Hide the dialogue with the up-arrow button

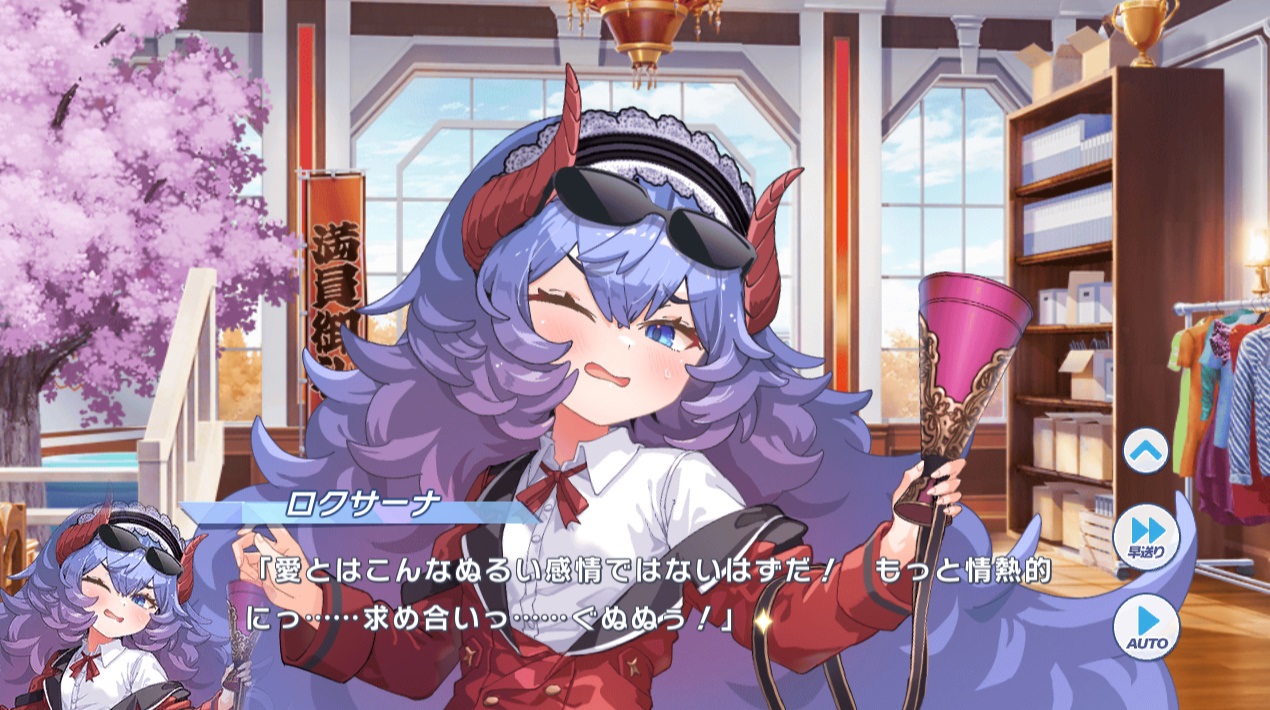click(1146, 451)
